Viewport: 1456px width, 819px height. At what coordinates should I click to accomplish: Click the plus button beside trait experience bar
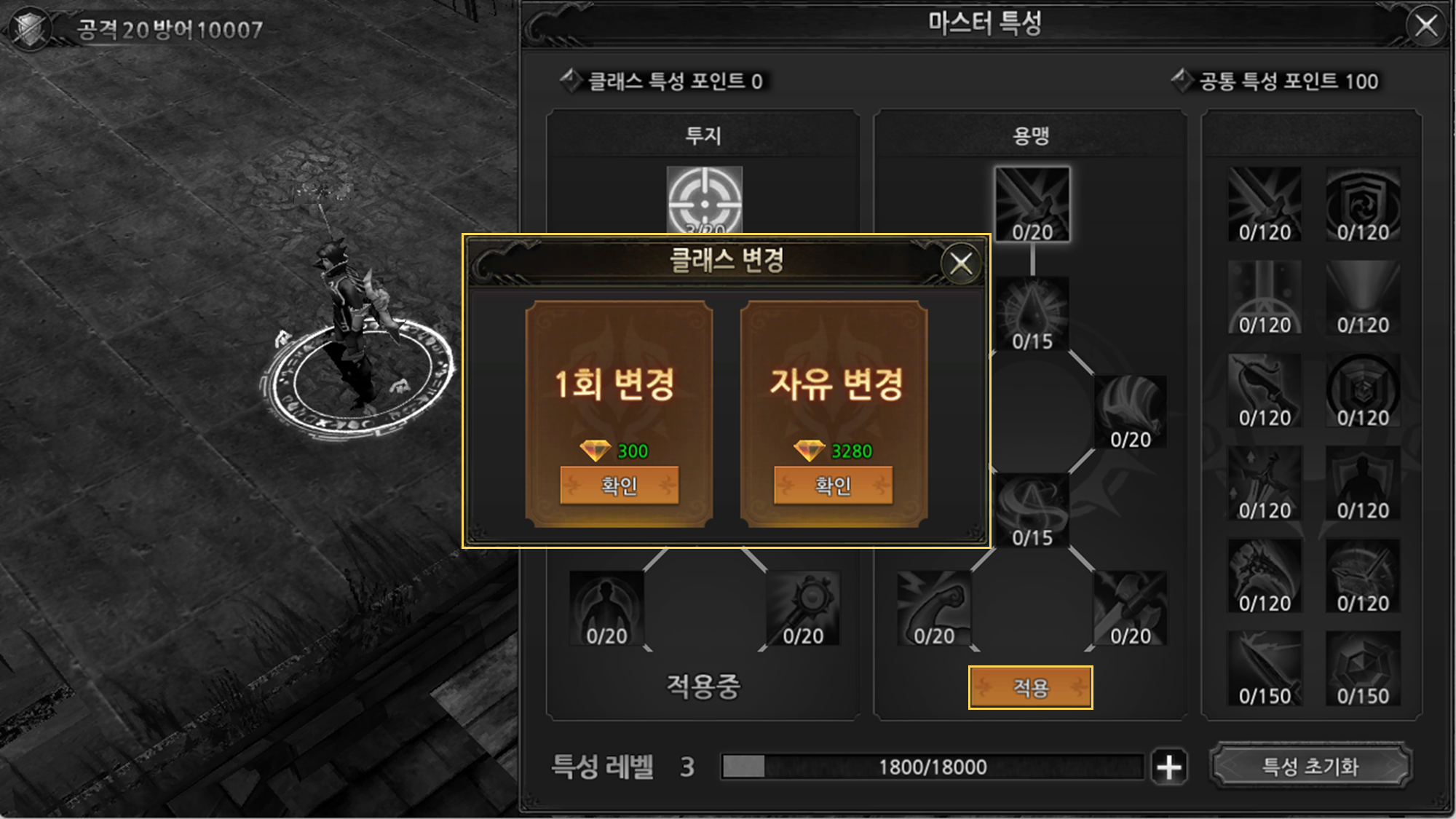coord(1169,767)
